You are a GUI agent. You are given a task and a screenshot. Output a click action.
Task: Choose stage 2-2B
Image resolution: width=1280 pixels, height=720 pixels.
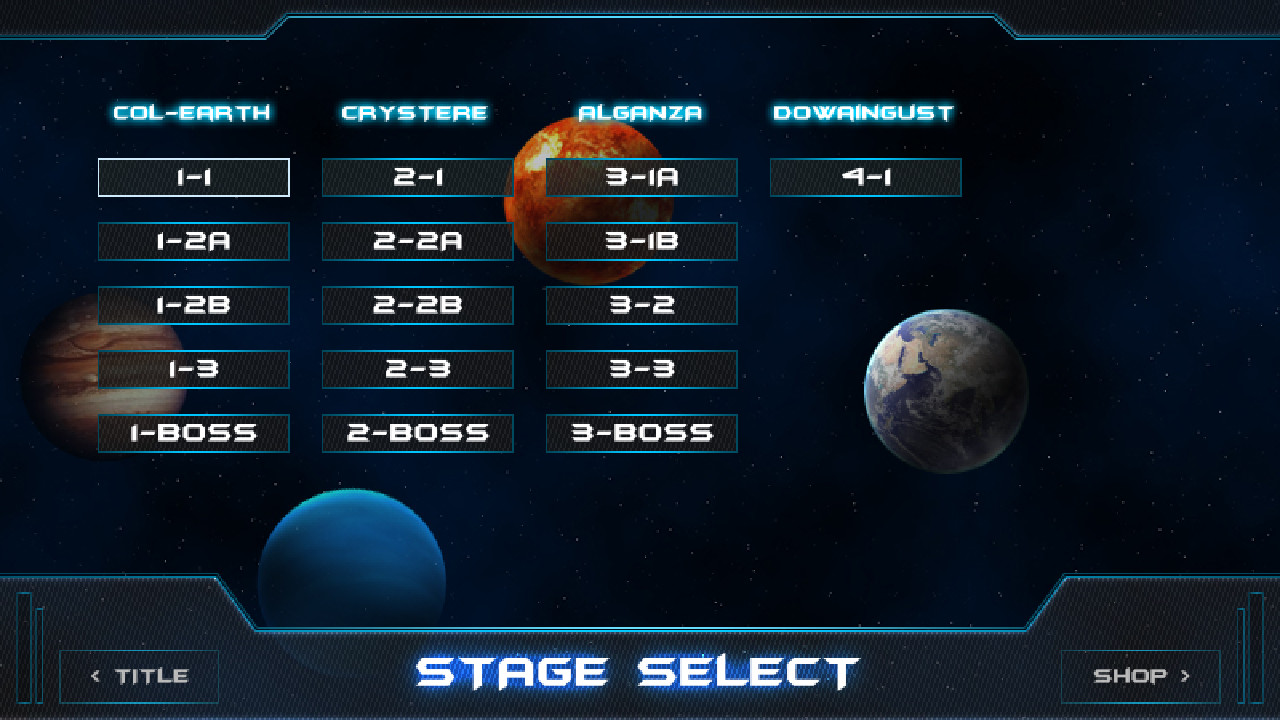pos(417,305)
